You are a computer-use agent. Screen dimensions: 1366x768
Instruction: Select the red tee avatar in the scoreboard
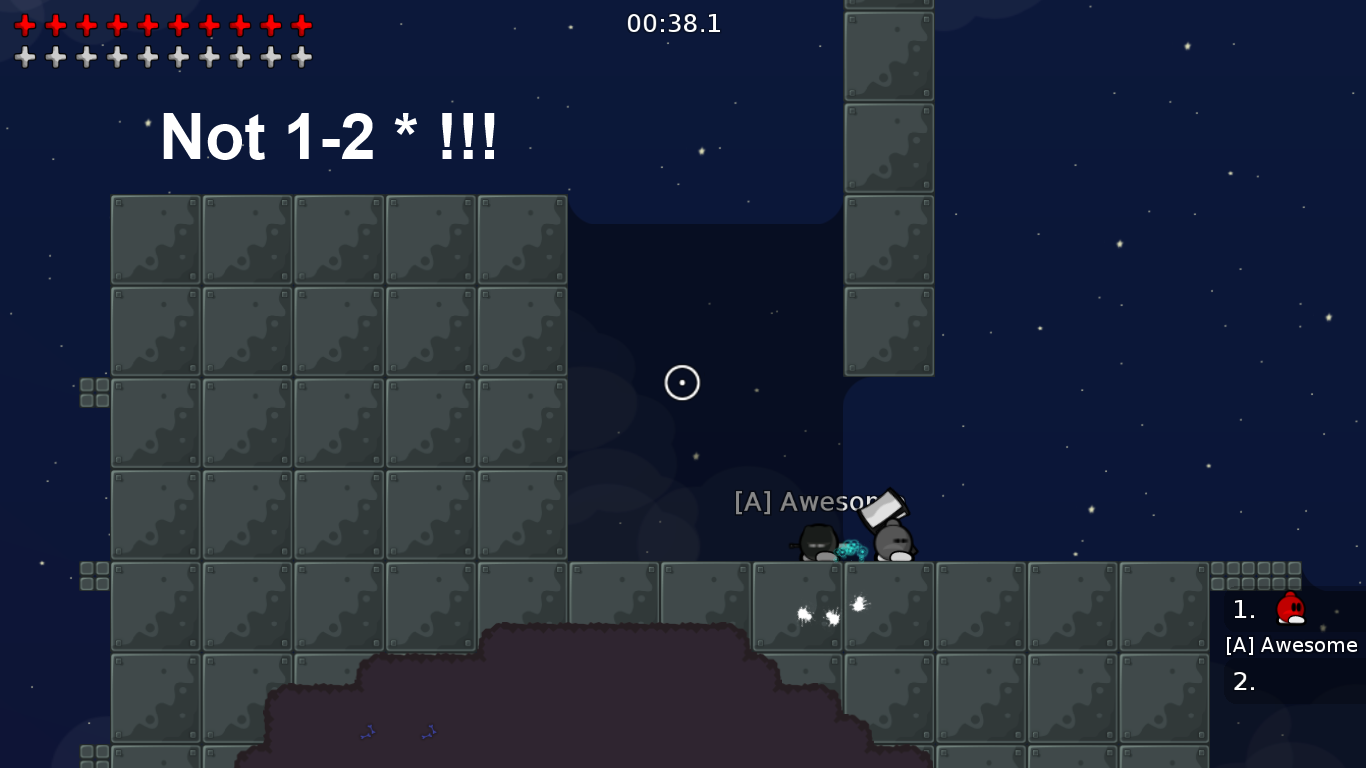click(1290, 608)
